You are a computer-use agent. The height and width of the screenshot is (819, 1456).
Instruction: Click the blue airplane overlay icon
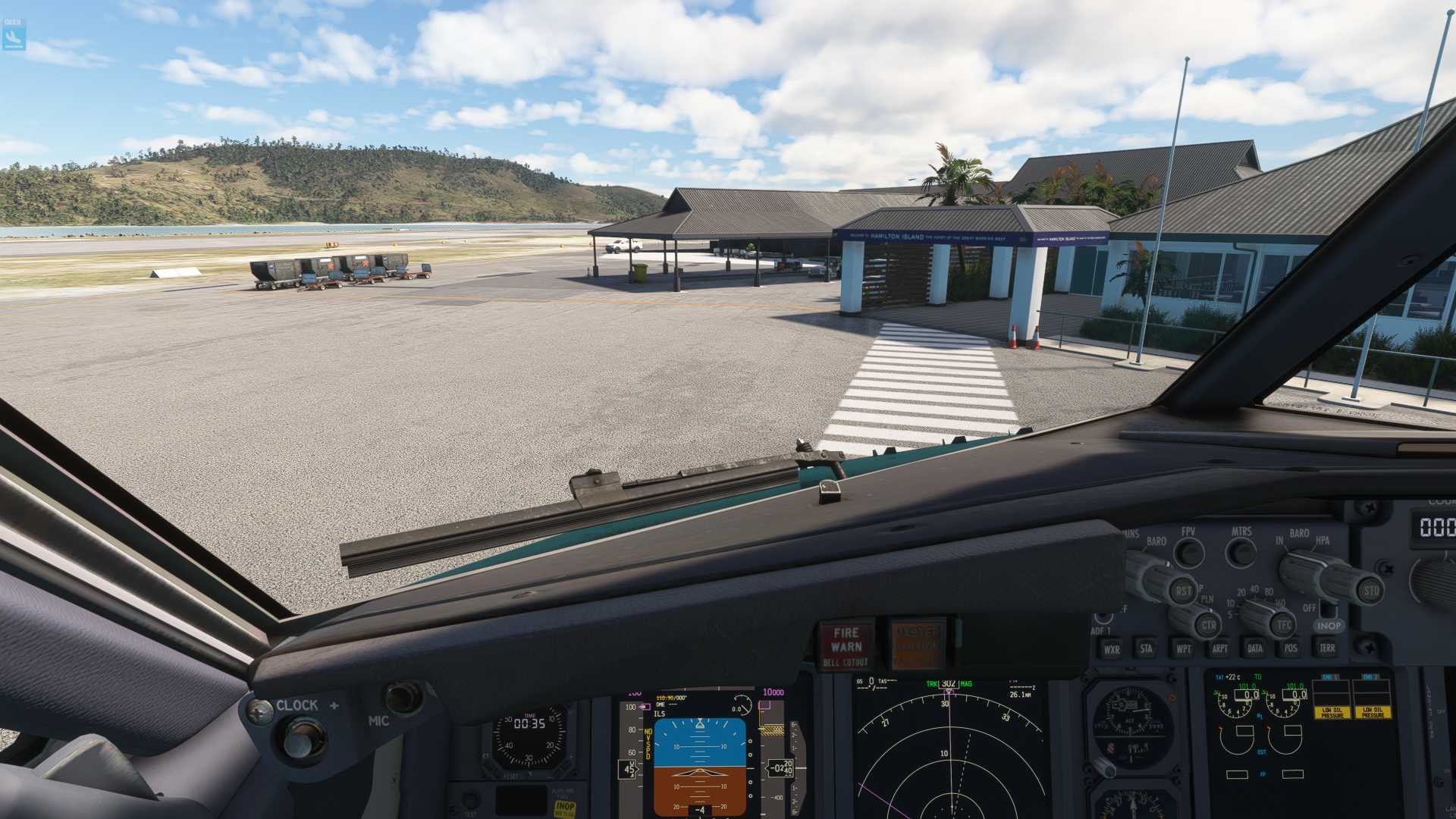[14, 35]
